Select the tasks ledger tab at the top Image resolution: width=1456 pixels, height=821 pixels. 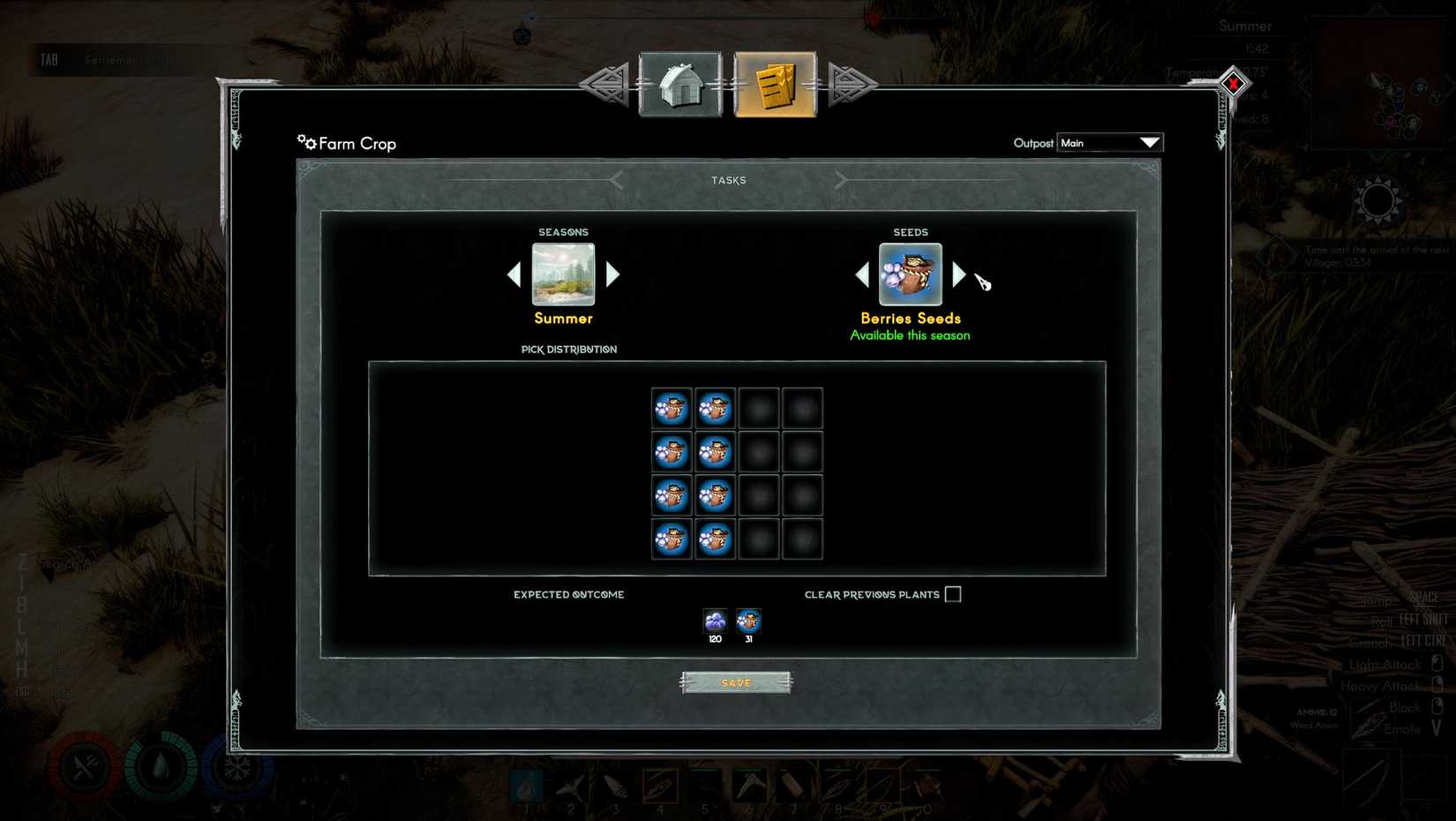click(774, 84)
